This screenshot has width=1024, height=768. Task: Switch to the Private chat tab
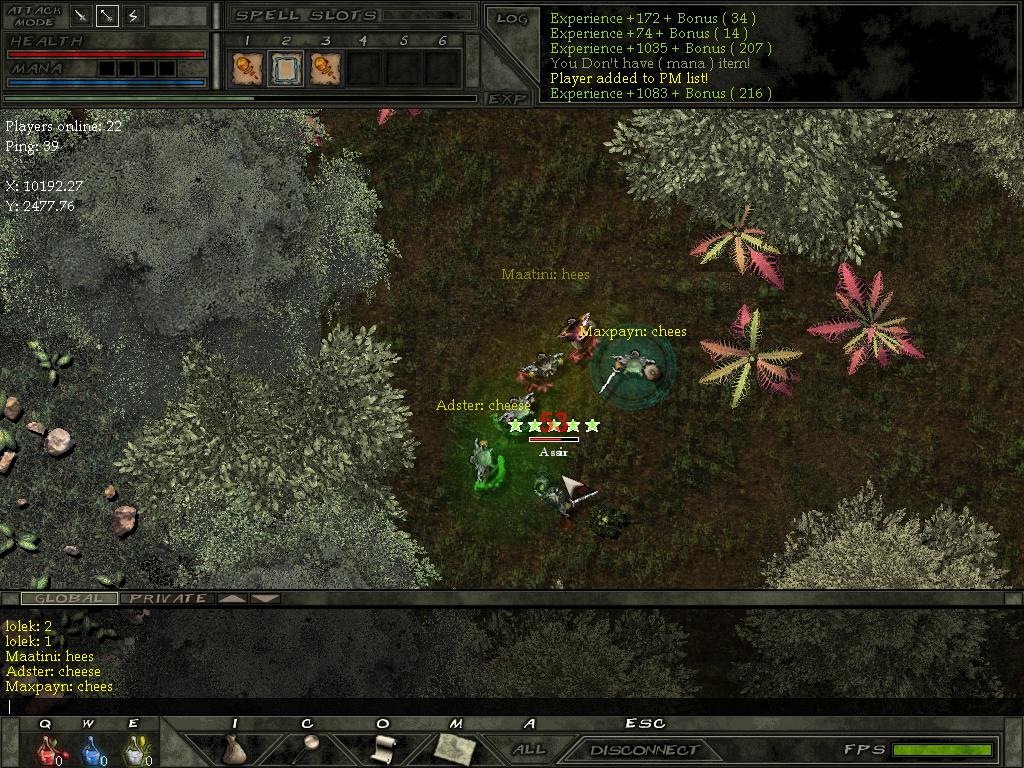[x=168, y=598]
